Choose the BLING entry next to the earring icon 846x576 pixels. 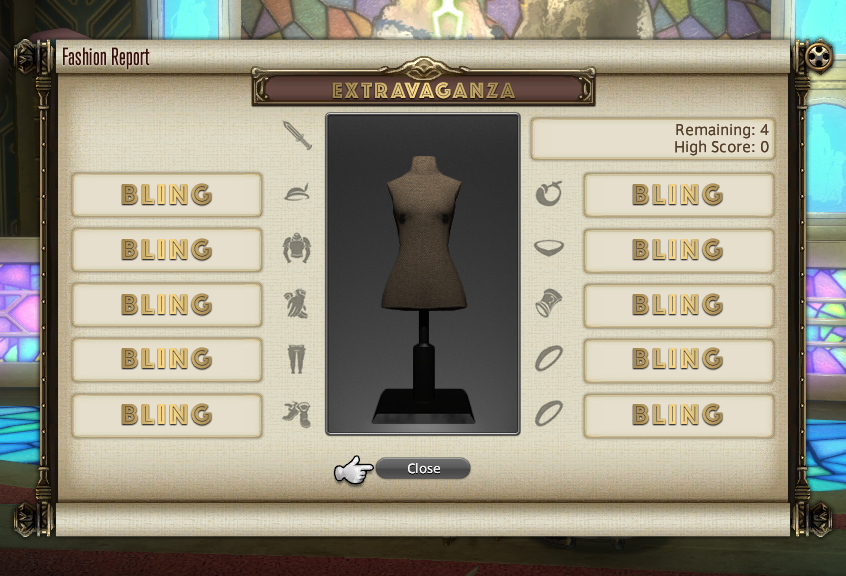coord(678,194)
